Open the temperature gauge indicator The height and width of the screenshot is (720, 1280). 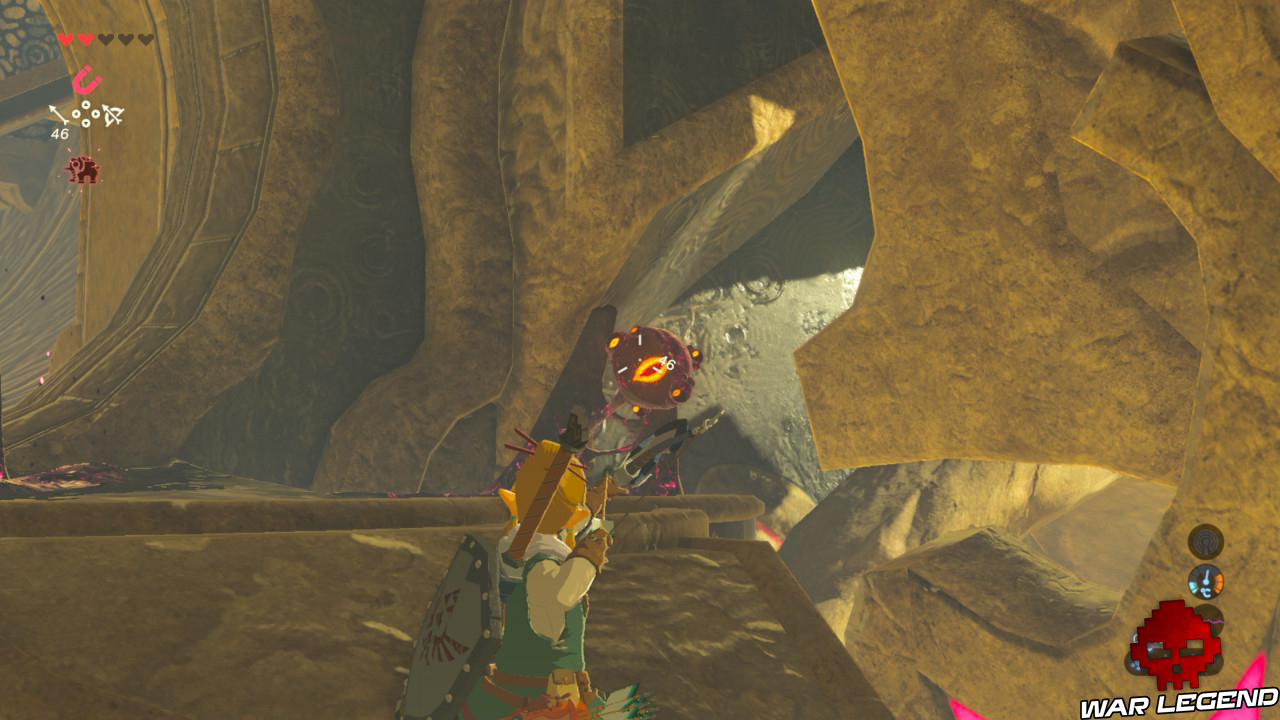(1206, 580)
